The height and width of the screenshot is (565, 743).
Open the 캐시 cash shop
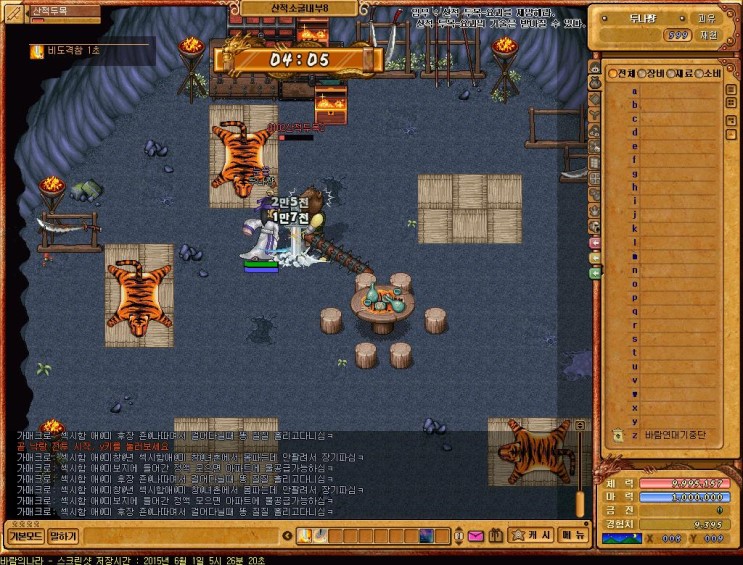pos(532,535)
